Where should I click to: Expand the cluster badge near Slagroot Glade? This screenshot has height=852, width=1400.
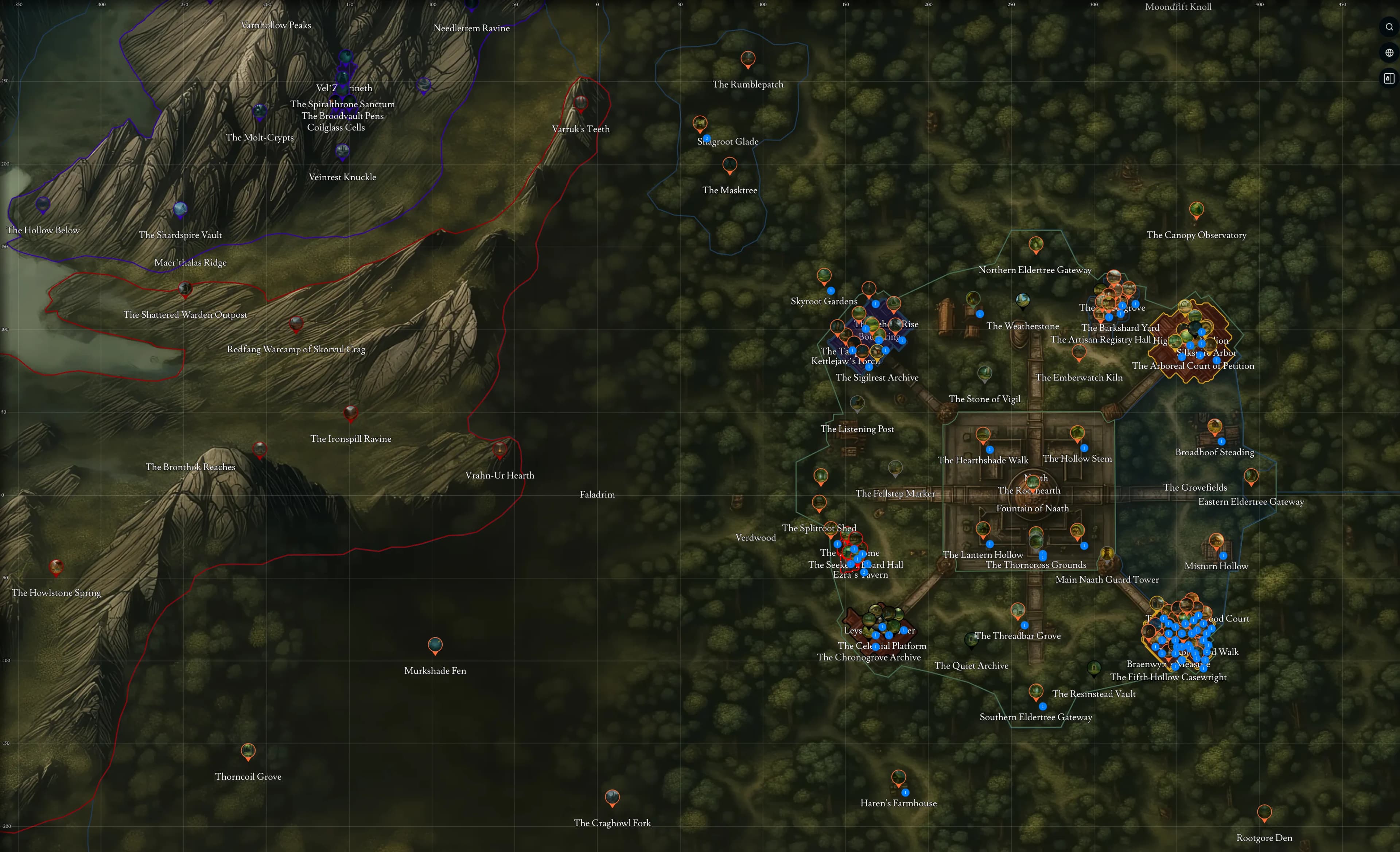coord(707,139)
